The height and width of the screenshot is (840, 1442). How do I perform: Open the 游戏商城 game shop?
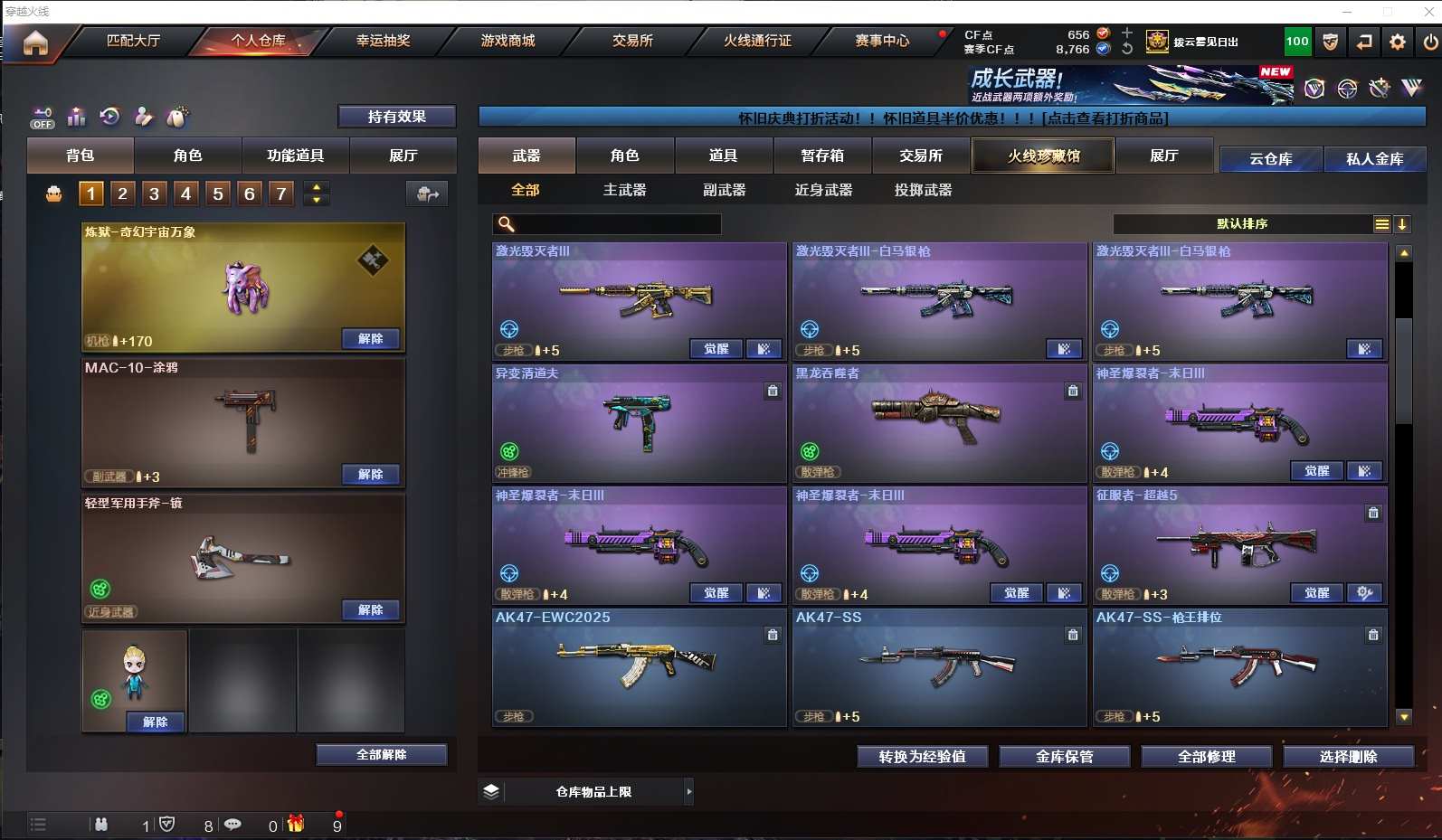(x=508, y=41)
